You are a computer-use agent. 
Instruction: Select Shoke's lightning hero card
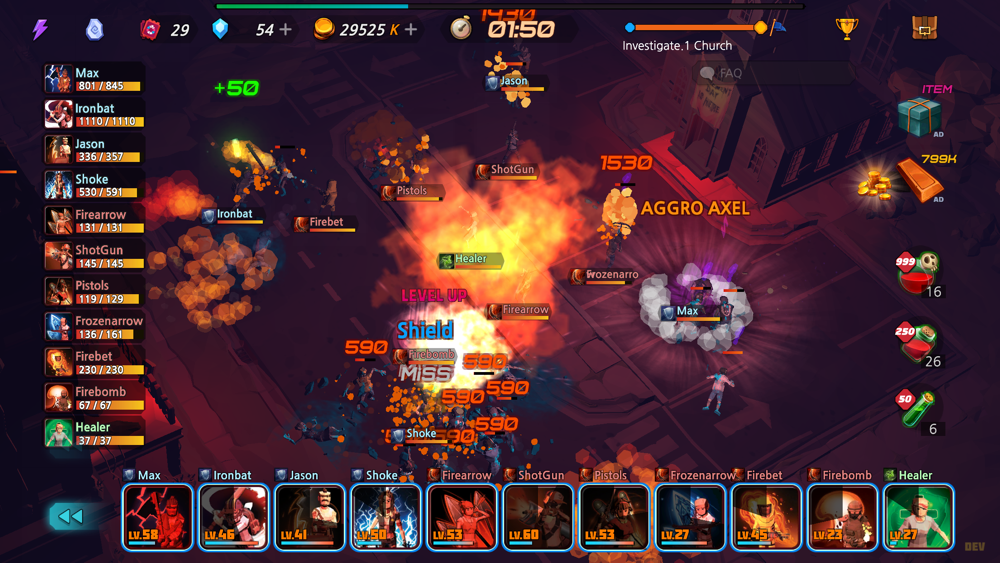point(386,516)
